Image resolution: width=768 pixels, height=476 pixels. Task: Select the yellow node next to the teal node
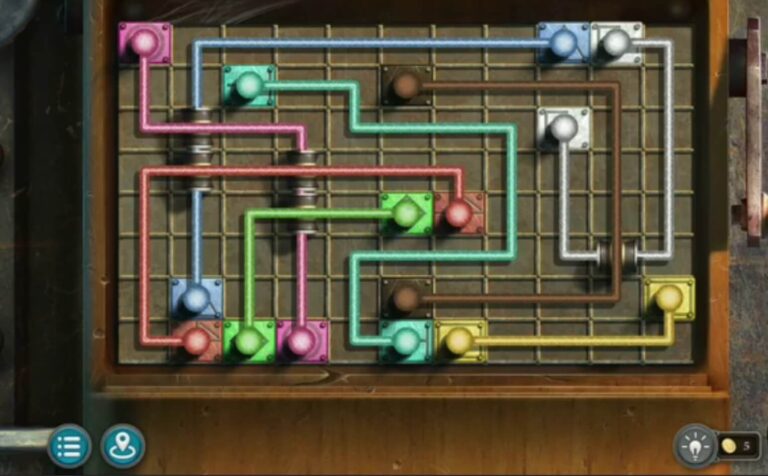(459, 341)
